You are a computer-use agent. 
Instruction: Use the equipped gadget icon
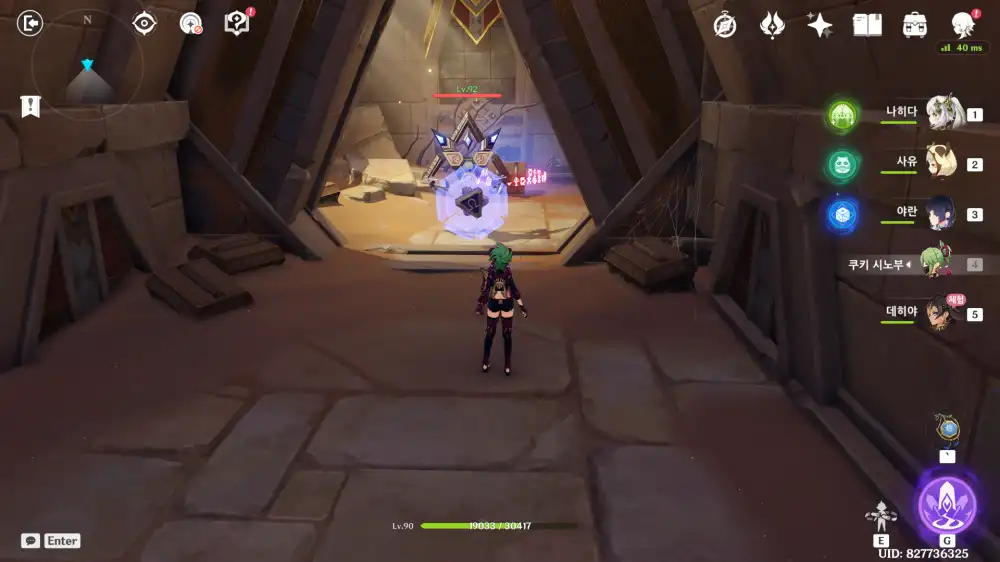tap(947, 431)
